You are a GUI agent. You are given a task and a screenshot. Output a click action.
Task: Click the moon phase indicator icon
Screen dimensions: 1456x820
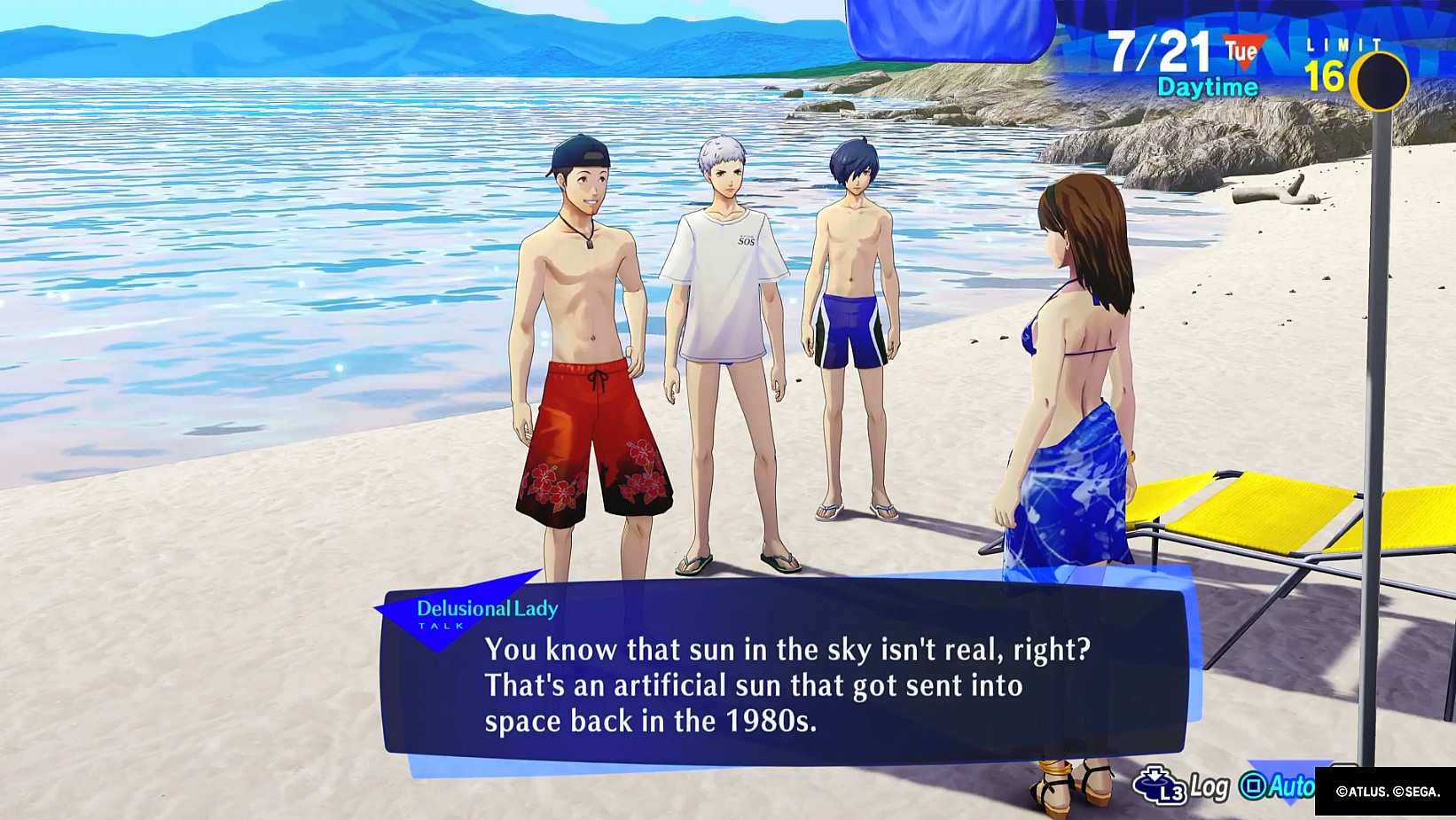click(x=1381, y=80)
